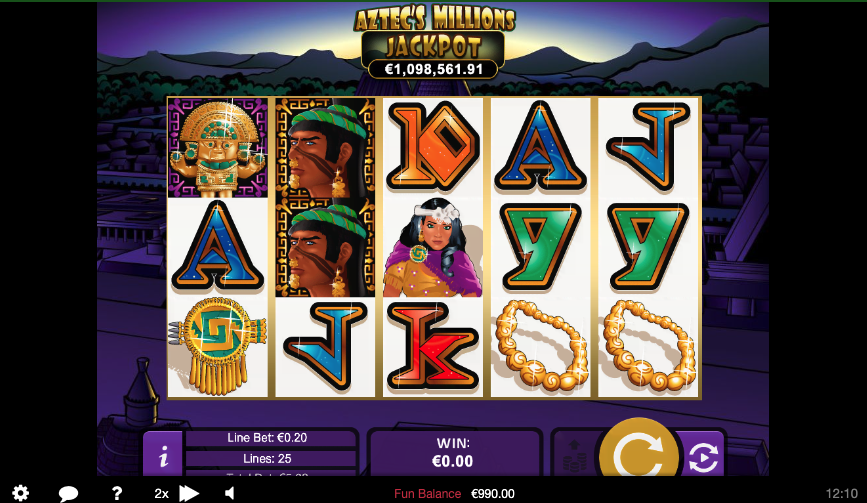This screenshot has height=503, width=867.
Task: Toggle 2x fast-forward speed
Action: pyautogui.click(x=176, y=493)
